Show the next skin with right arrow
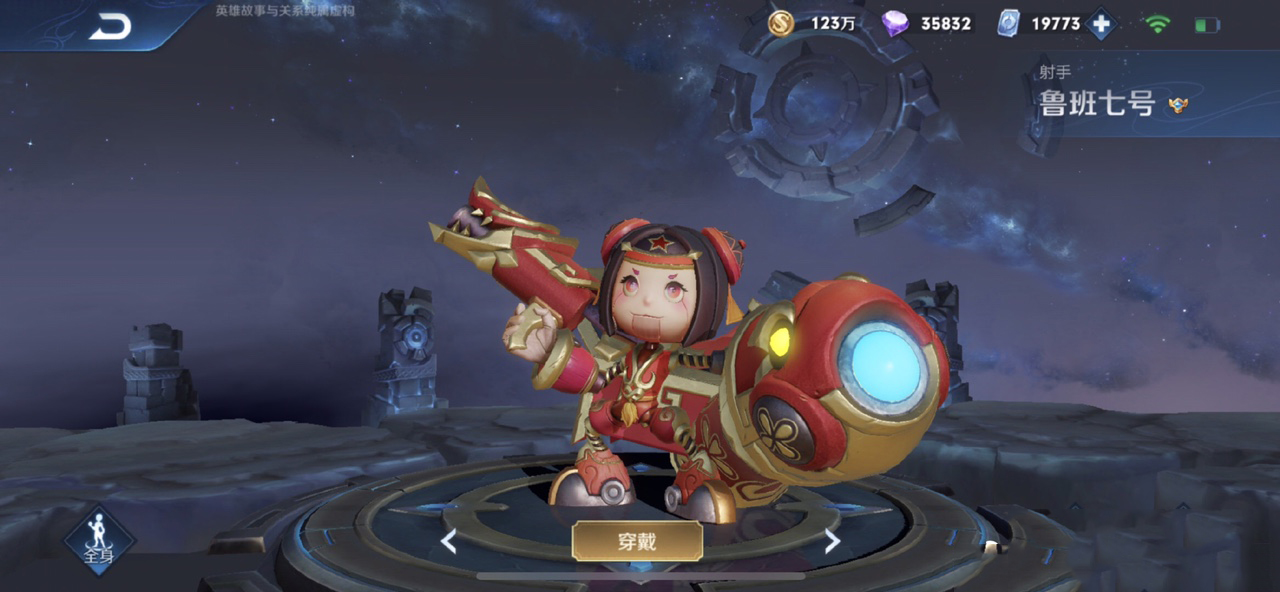1280x592 pixels. (831, 542)
